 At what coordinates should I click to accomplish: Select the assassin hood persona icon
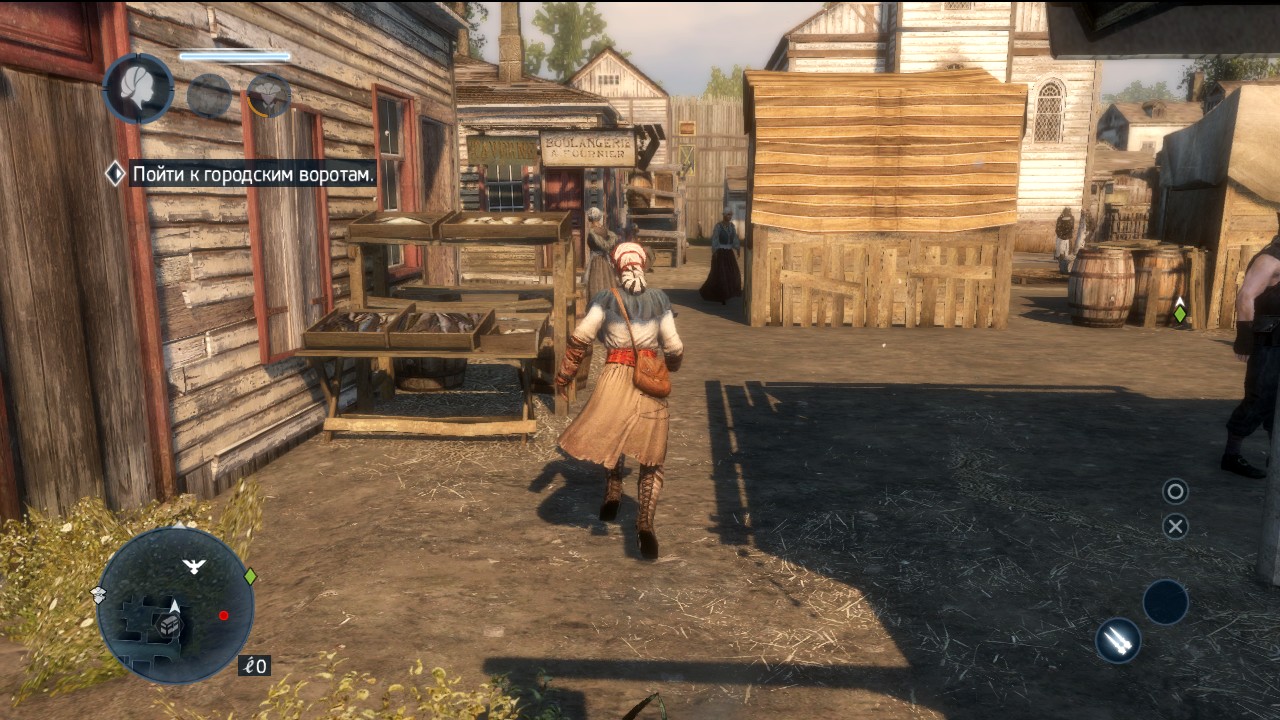click(x=269, y=96)
